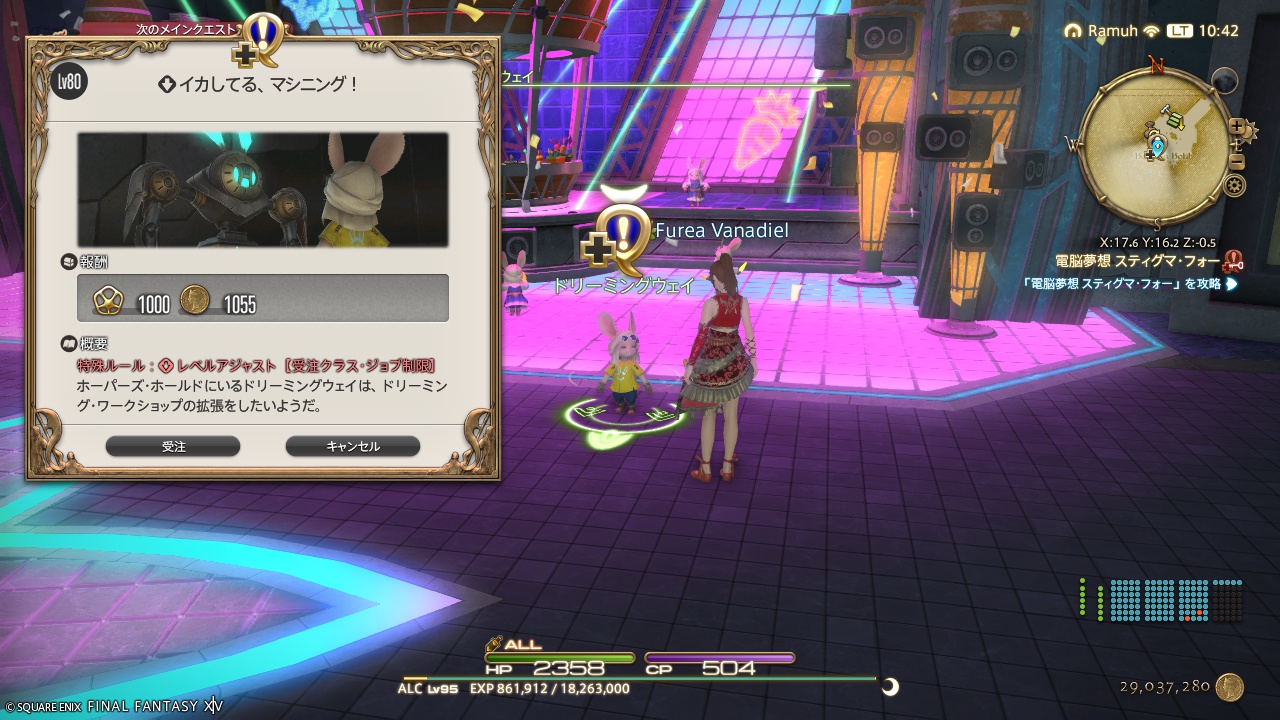The height and width of the screenshot is (720, 1280).
Task: Accept the quest with the 受注 button
Action: pos(173,446)
